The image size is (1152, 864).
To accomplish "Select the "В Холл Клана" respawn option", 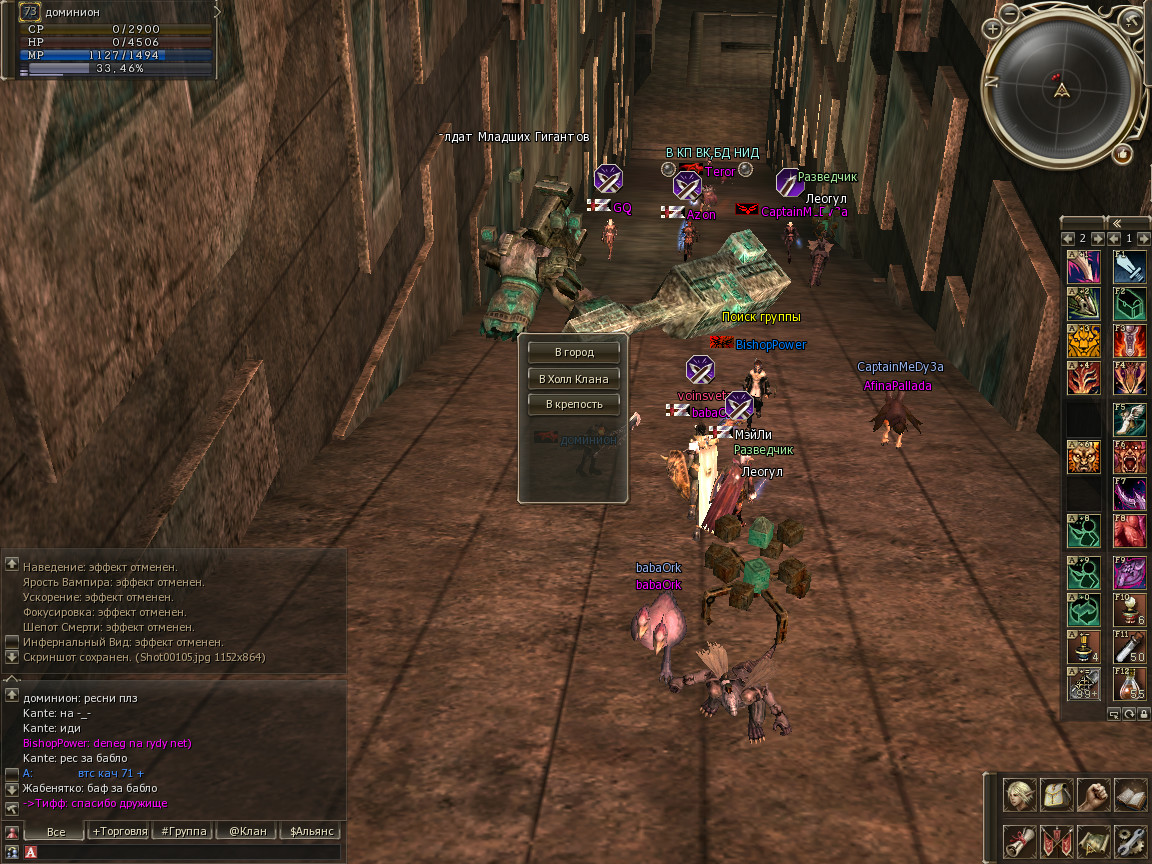I will 574,379.
